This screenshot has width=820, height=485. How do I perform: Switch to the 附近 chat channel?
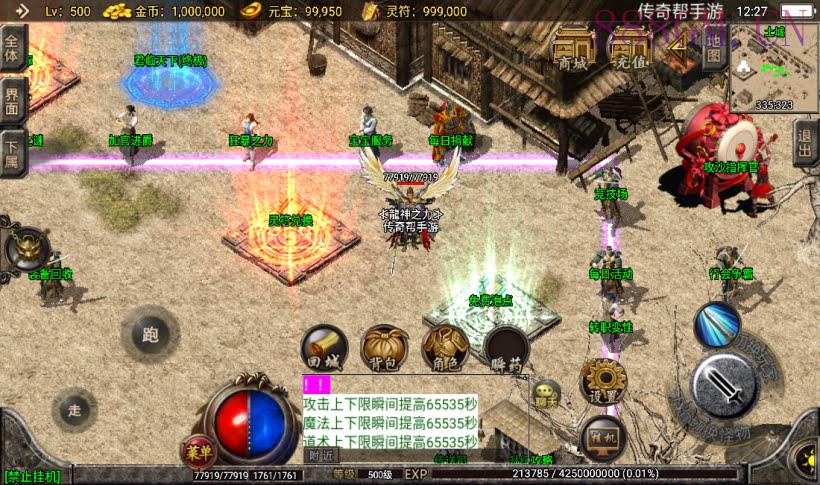(321, 455)
